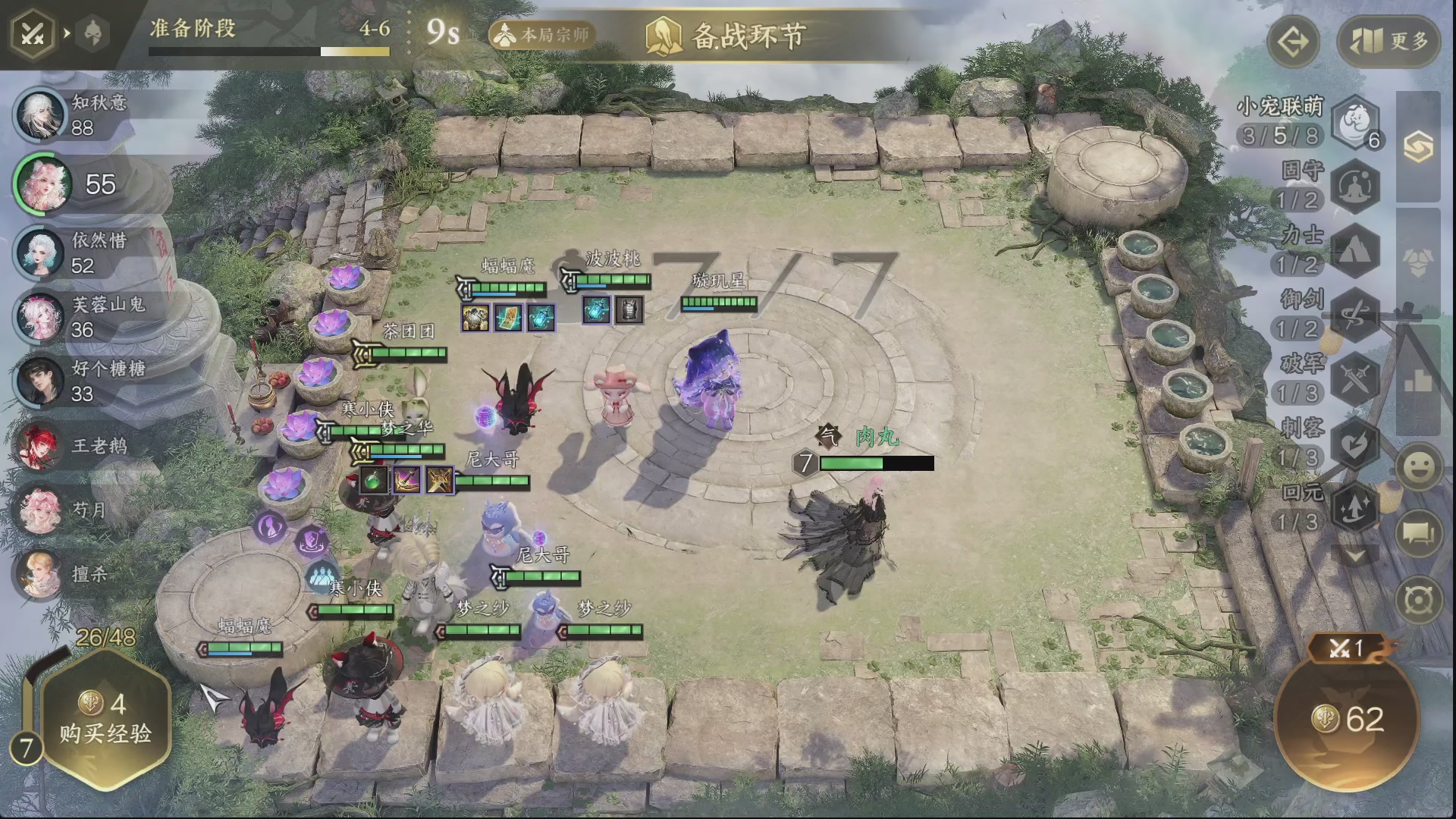Open the 更多 menu
This screenshot has height=819, width=1456.
pyautogui.click(x=1388, y=42)
